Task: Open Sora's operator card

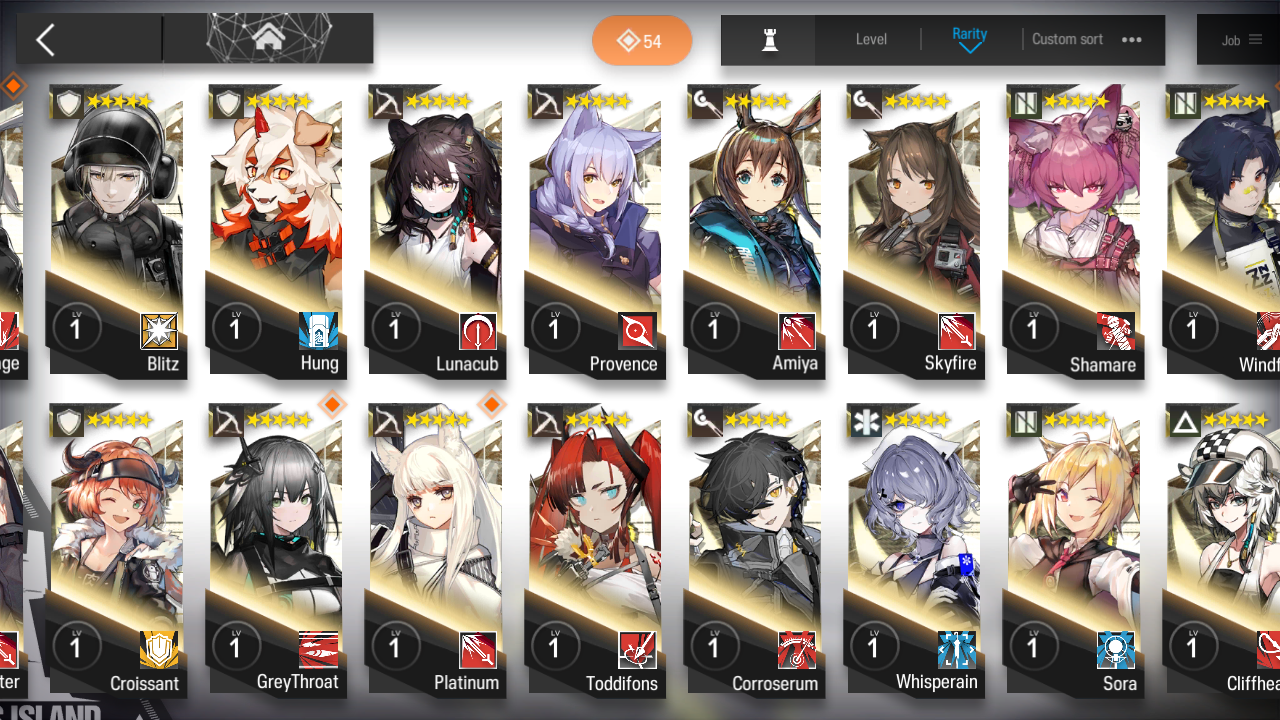Action: click(x=1074, y=550)
